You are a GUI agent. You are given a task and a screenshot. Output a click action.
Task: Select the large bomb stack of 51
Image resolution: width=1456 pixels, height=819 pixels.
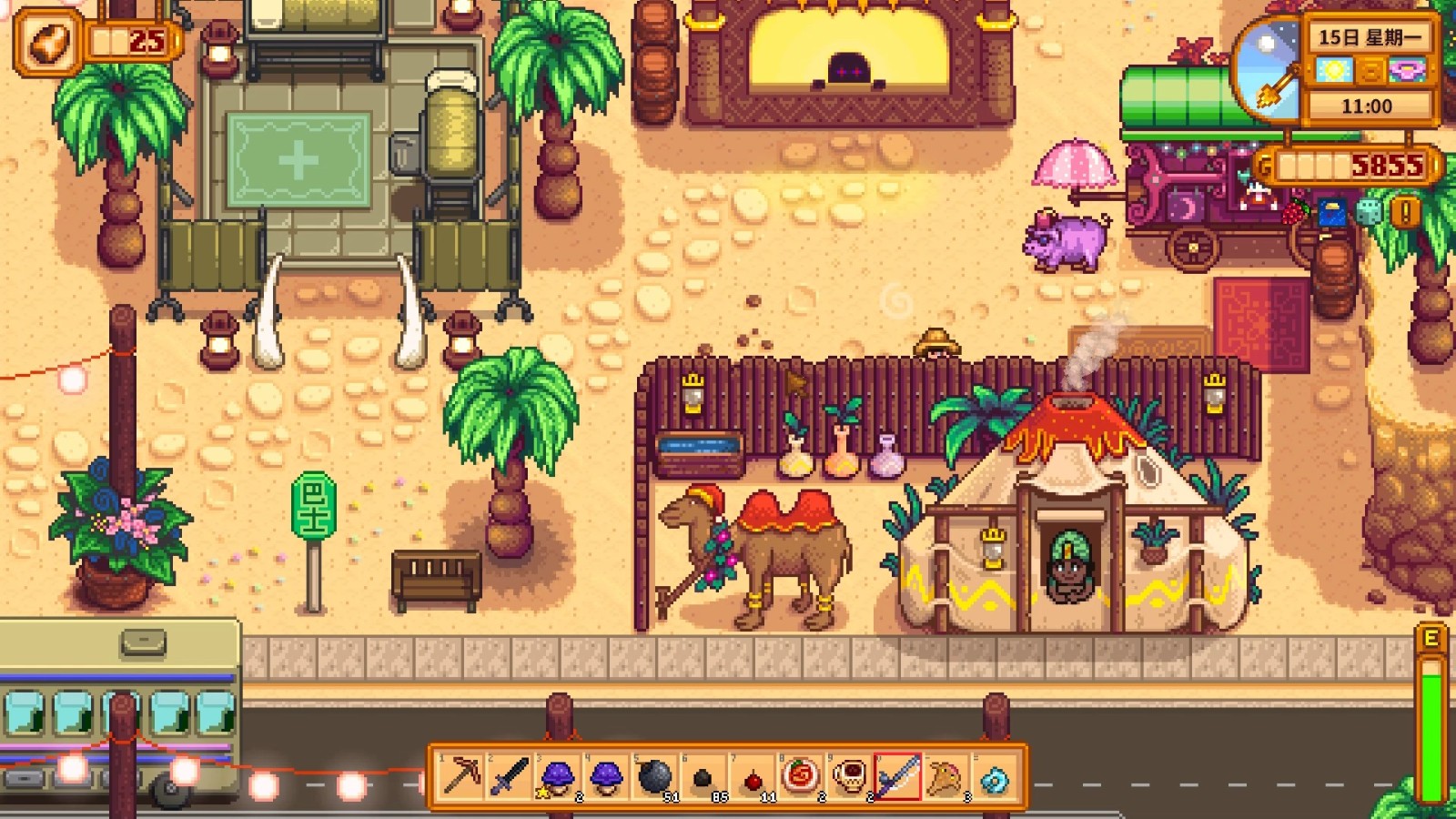[654, 777]
